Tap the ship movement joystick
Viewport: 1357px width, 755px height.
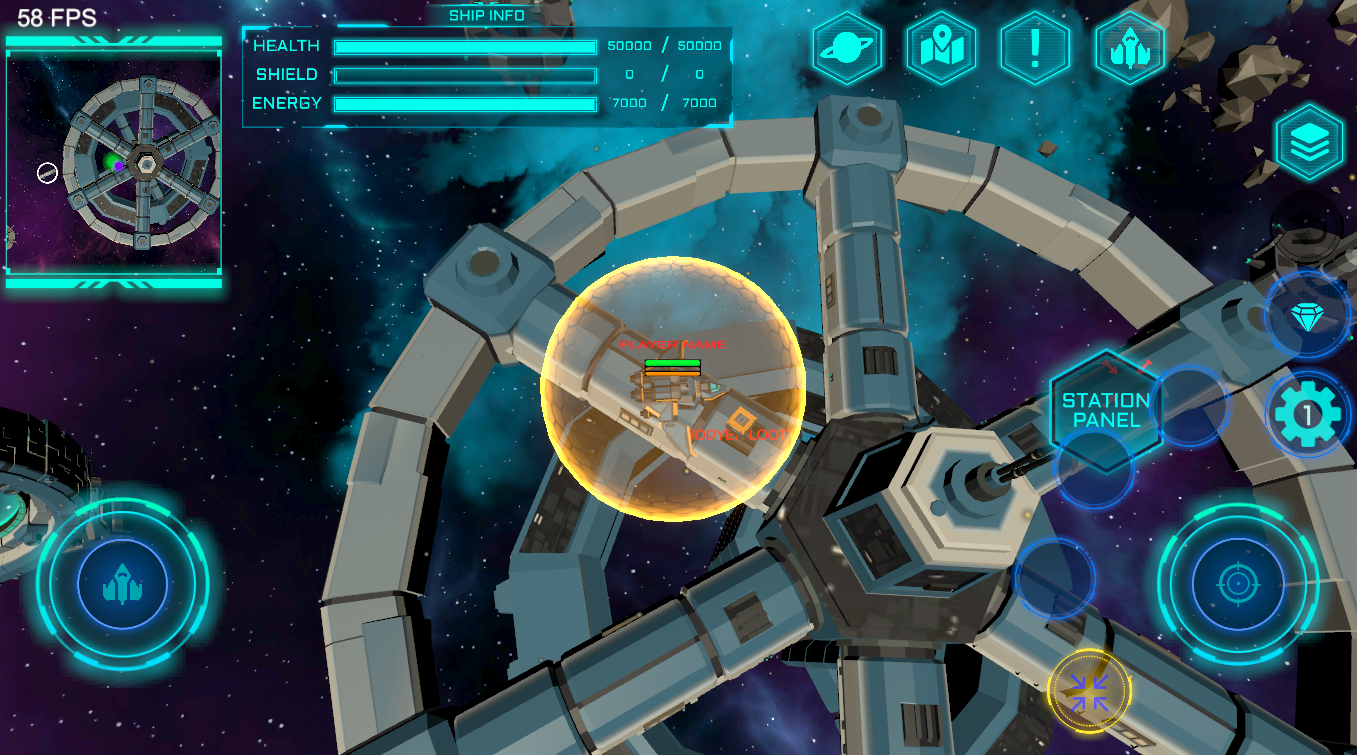click(122, 584)
